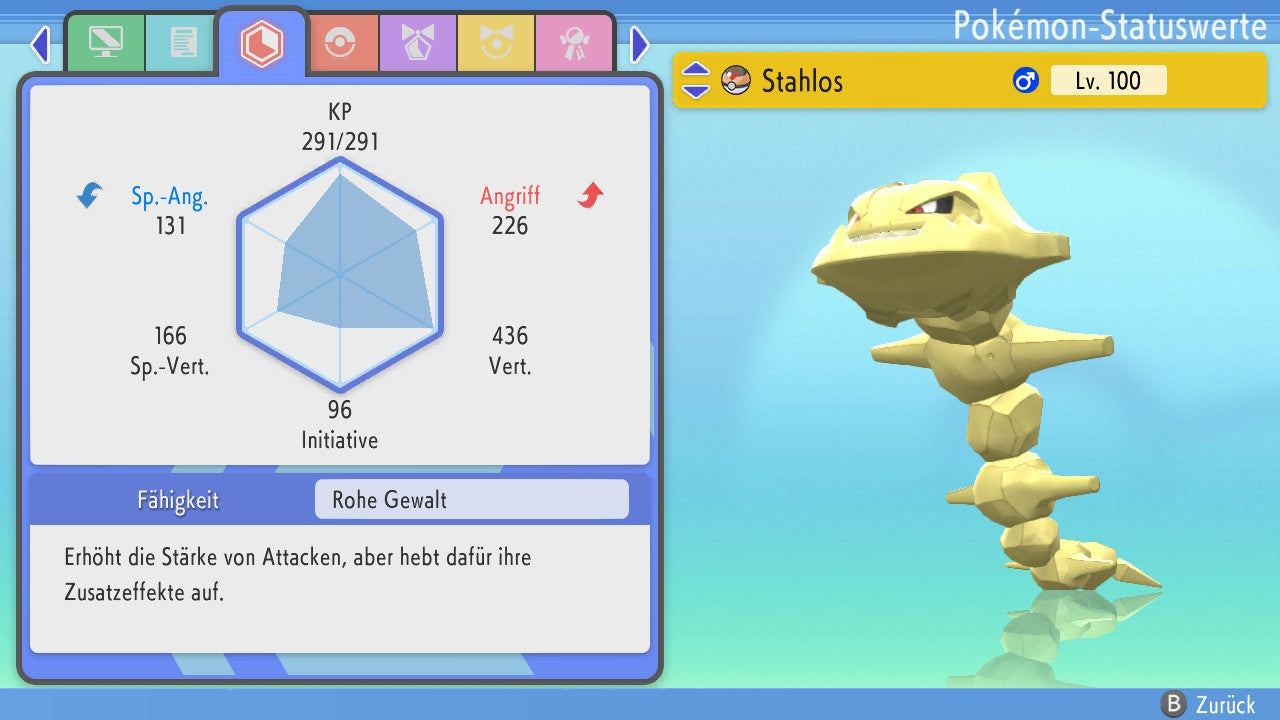The height and width of the screenshot is (720, 1280).
Task: Select the Rohe Gewalt ability field
Action: tap(471, 499)
